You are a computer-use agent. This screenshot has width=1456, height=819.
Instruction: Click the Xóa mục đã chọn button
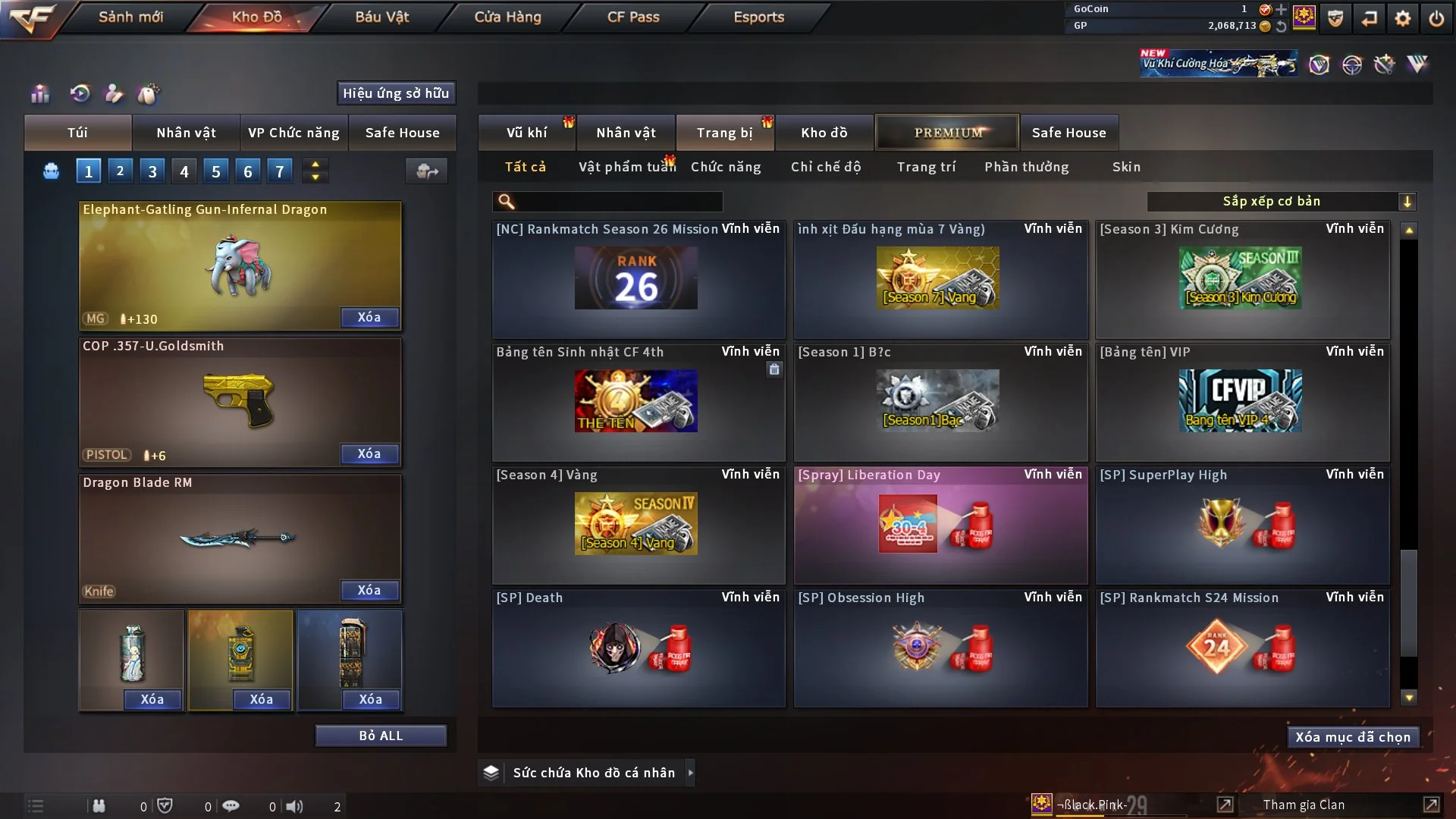click(1353, 737)
